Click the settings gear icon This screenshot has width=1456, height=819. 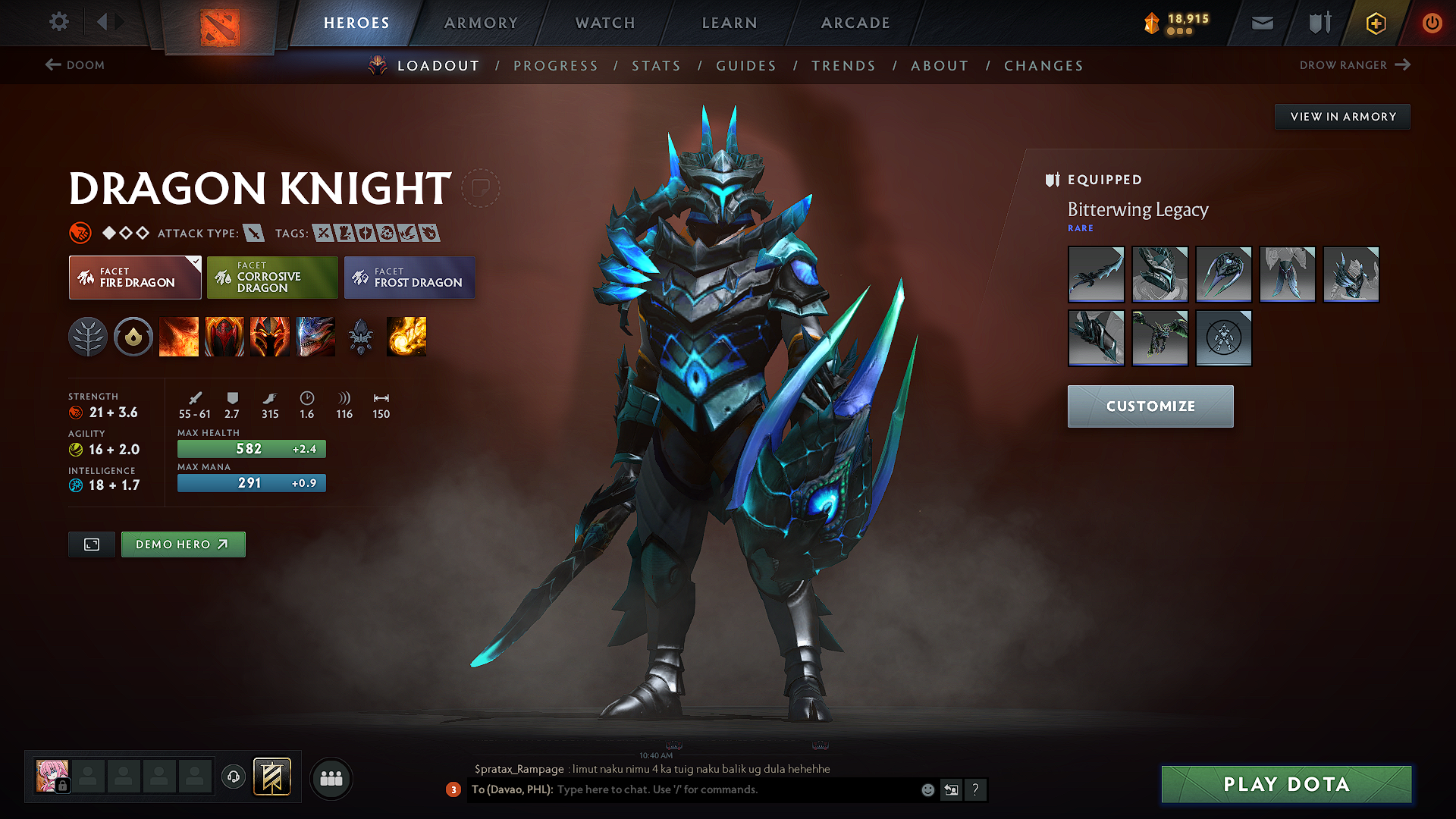(58, 22)
